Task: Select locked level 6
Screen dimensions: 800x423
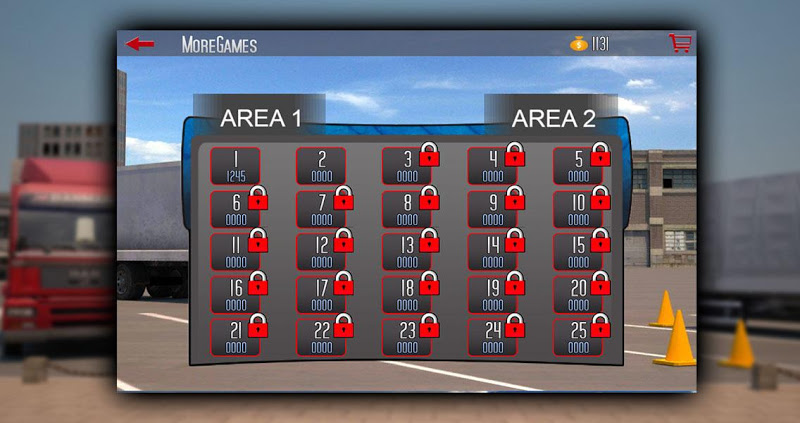Action: (x=235, y=209)
